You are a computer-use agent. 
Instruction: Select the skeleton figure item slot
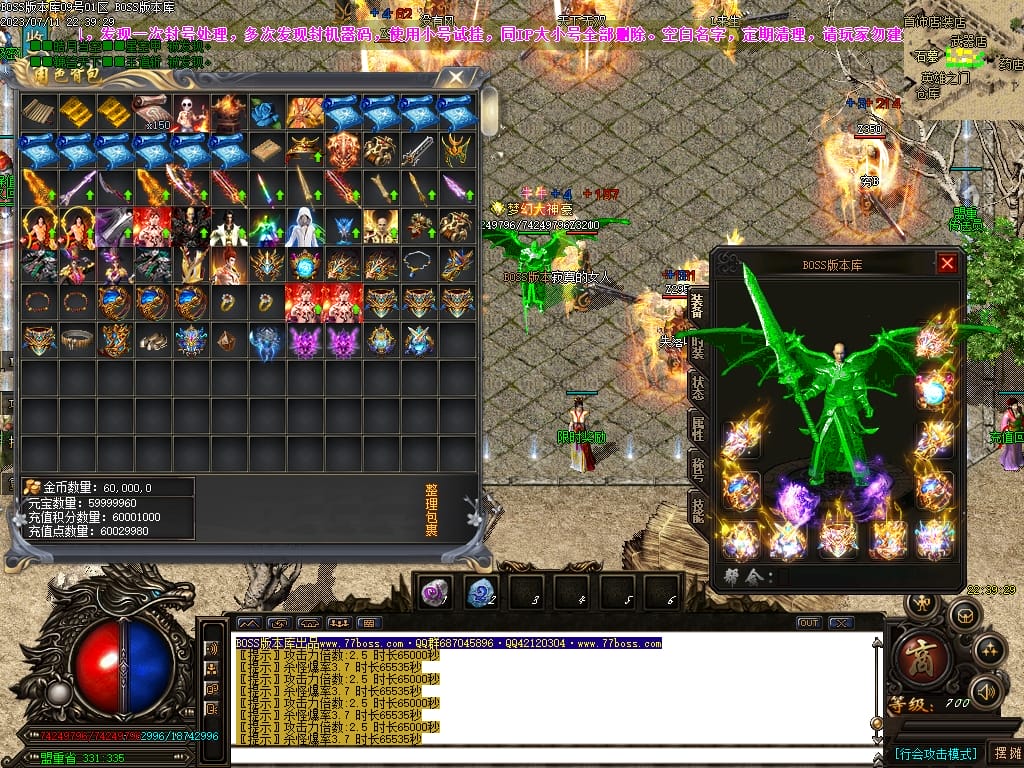point(191,113)
